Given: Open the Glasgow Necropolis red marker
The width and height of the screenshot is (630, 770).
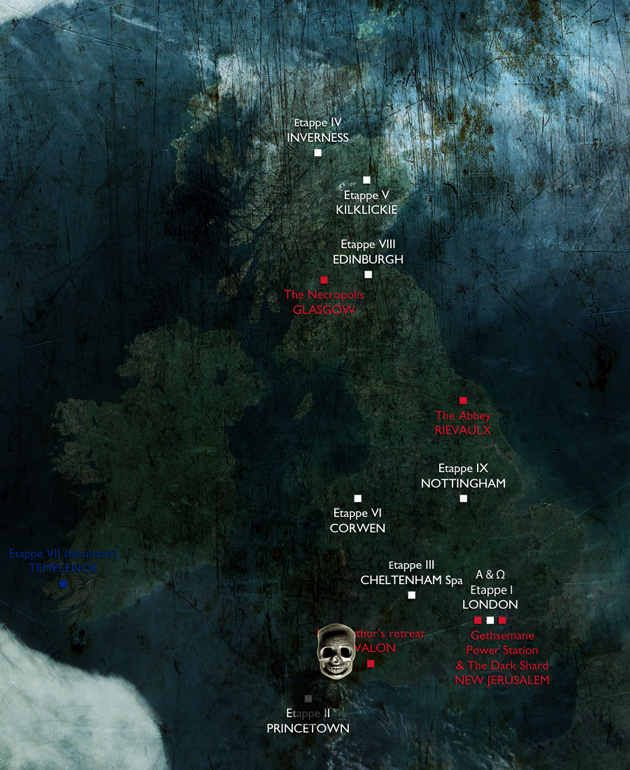Looking at the screenshot, I should [x=324, y=280].
